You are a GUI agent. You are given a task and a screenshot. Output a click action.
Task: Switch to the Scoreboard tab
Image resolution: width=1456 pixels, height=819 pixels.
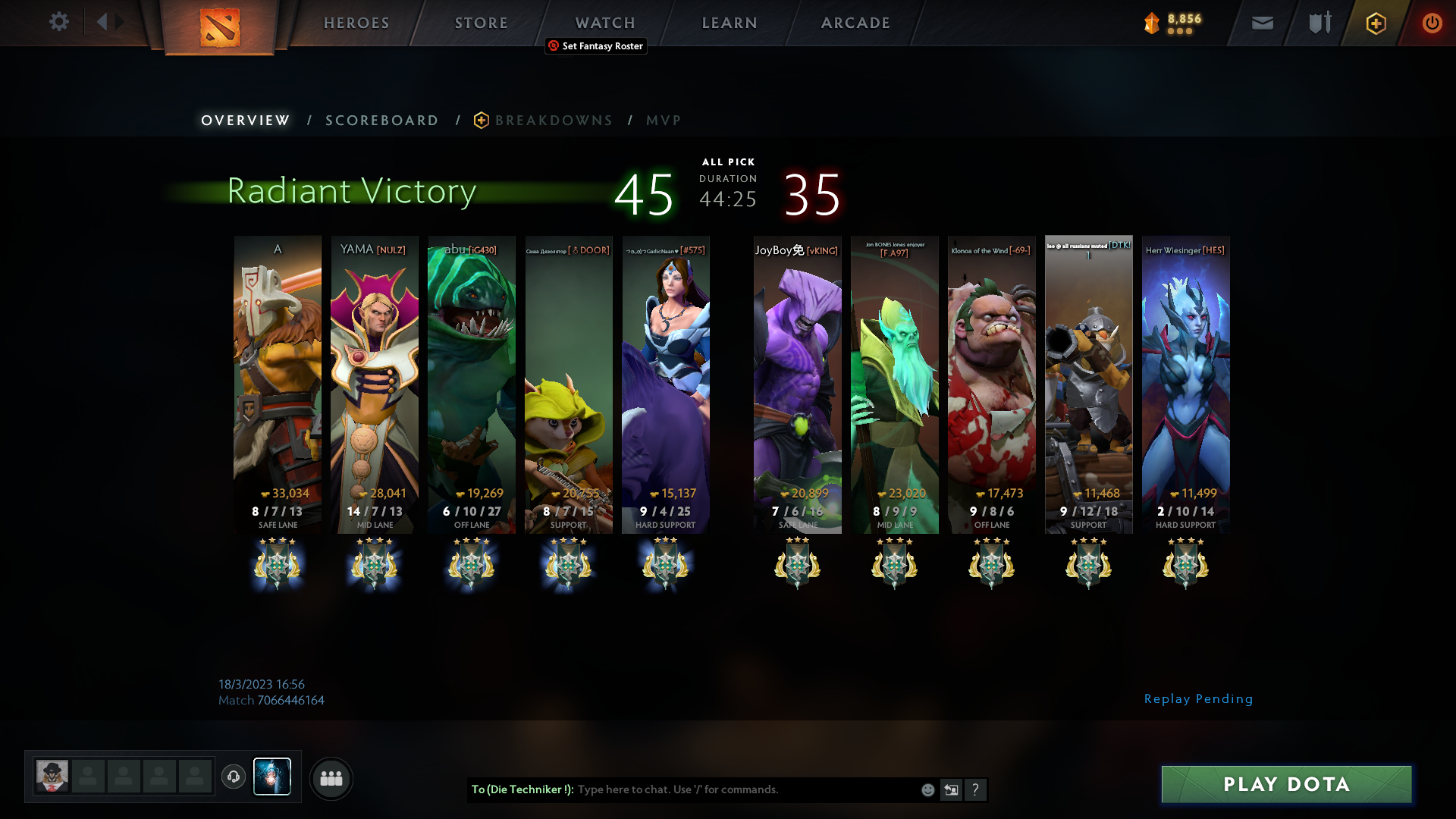381,120
